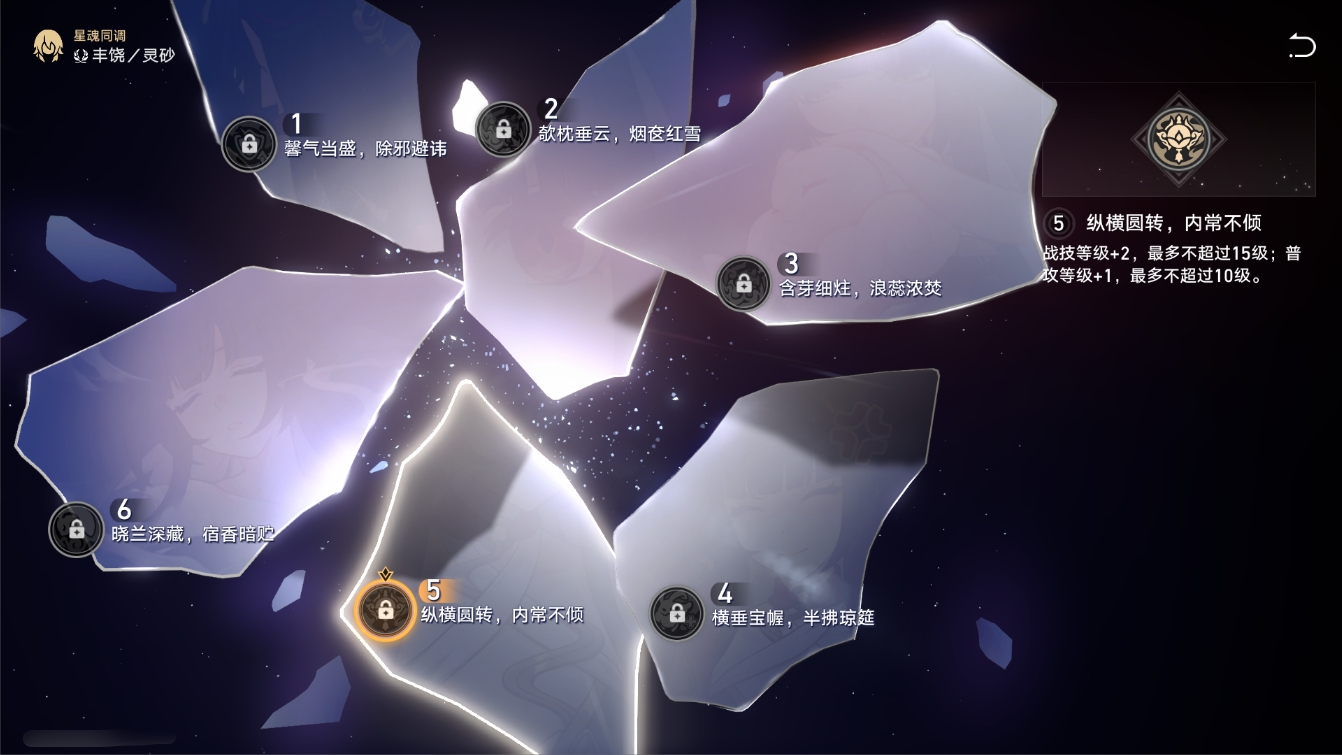Viewport: 1342px width, 755px height.
Task: Click the highlighted Eidolon 5 lock node
Action: [x=385, y=609]
